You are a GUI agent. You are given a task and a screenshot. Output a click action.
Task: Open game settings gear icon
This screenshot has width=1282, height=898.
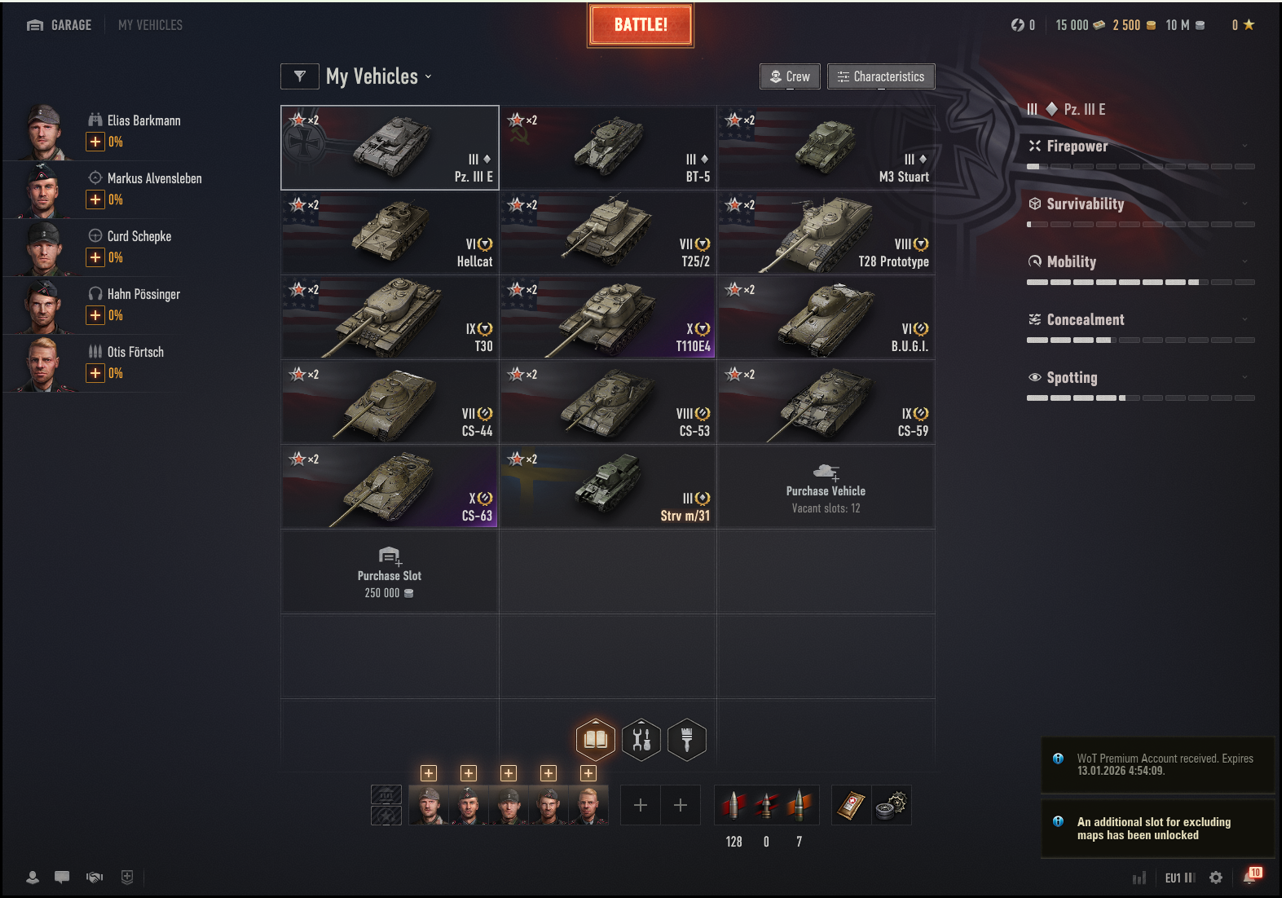[x=1216, y=877]
